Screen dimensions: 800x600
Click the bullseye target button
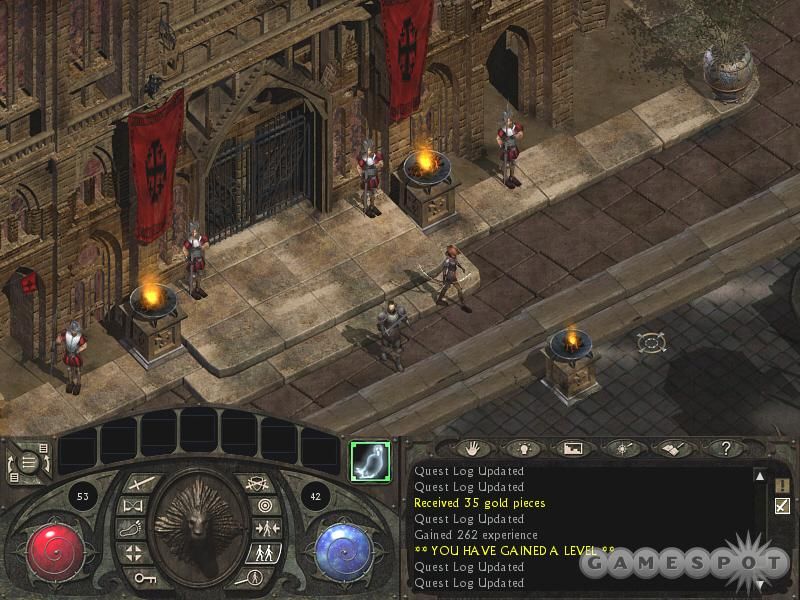click(x=265, y=507)
